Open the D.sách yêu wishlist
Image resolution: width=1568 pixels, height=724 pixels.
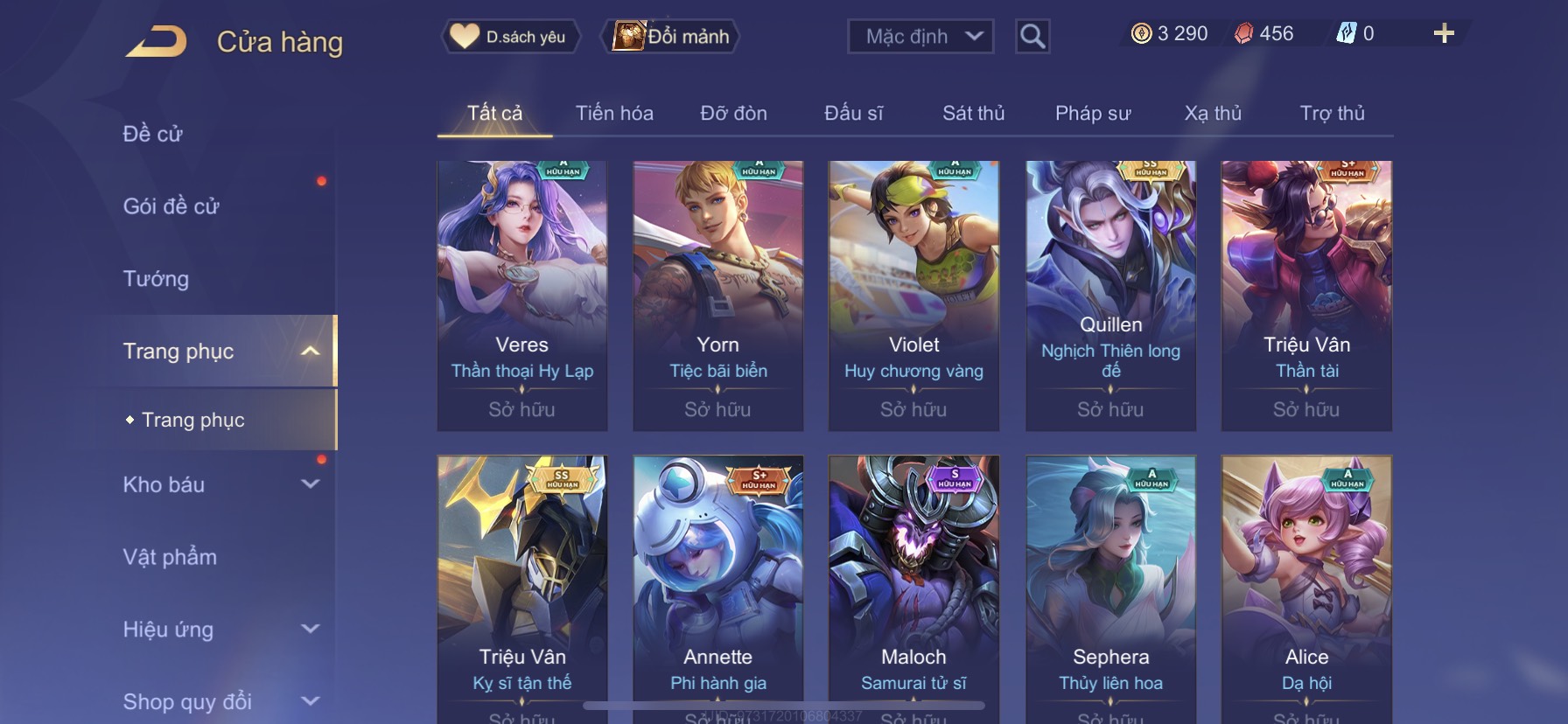[x=510, y=37]
